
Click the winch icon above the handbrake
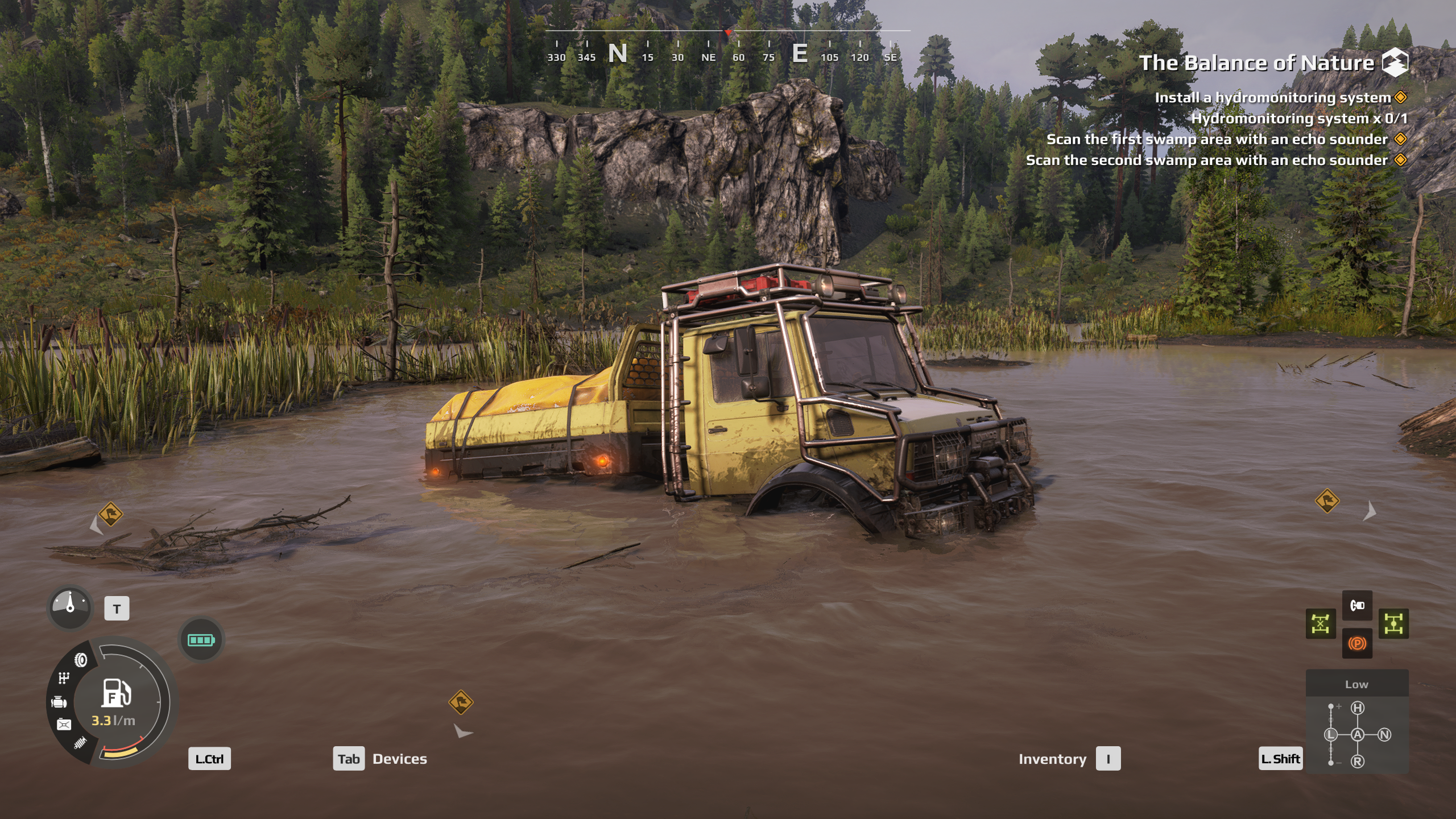coord(1357,605)
